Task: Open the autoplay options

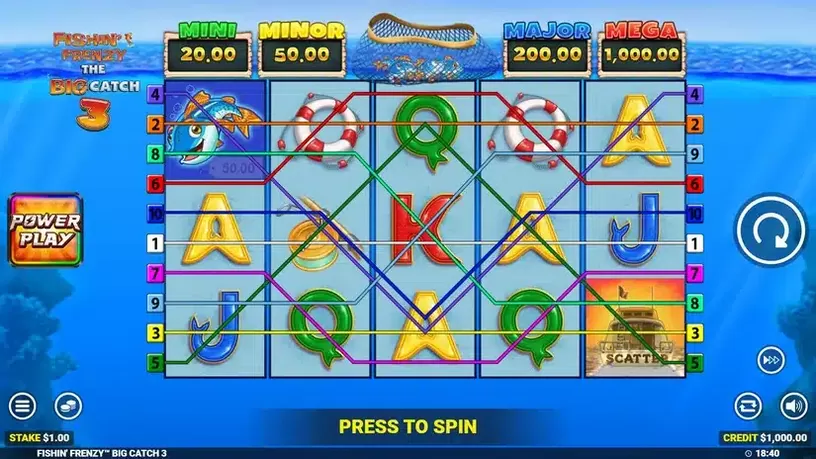Action: (x=748, y=406)
